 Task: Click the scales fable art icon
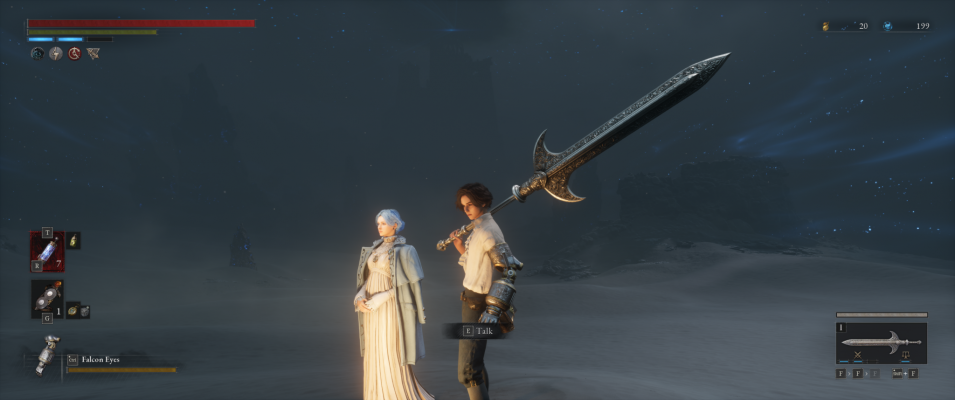905,355
